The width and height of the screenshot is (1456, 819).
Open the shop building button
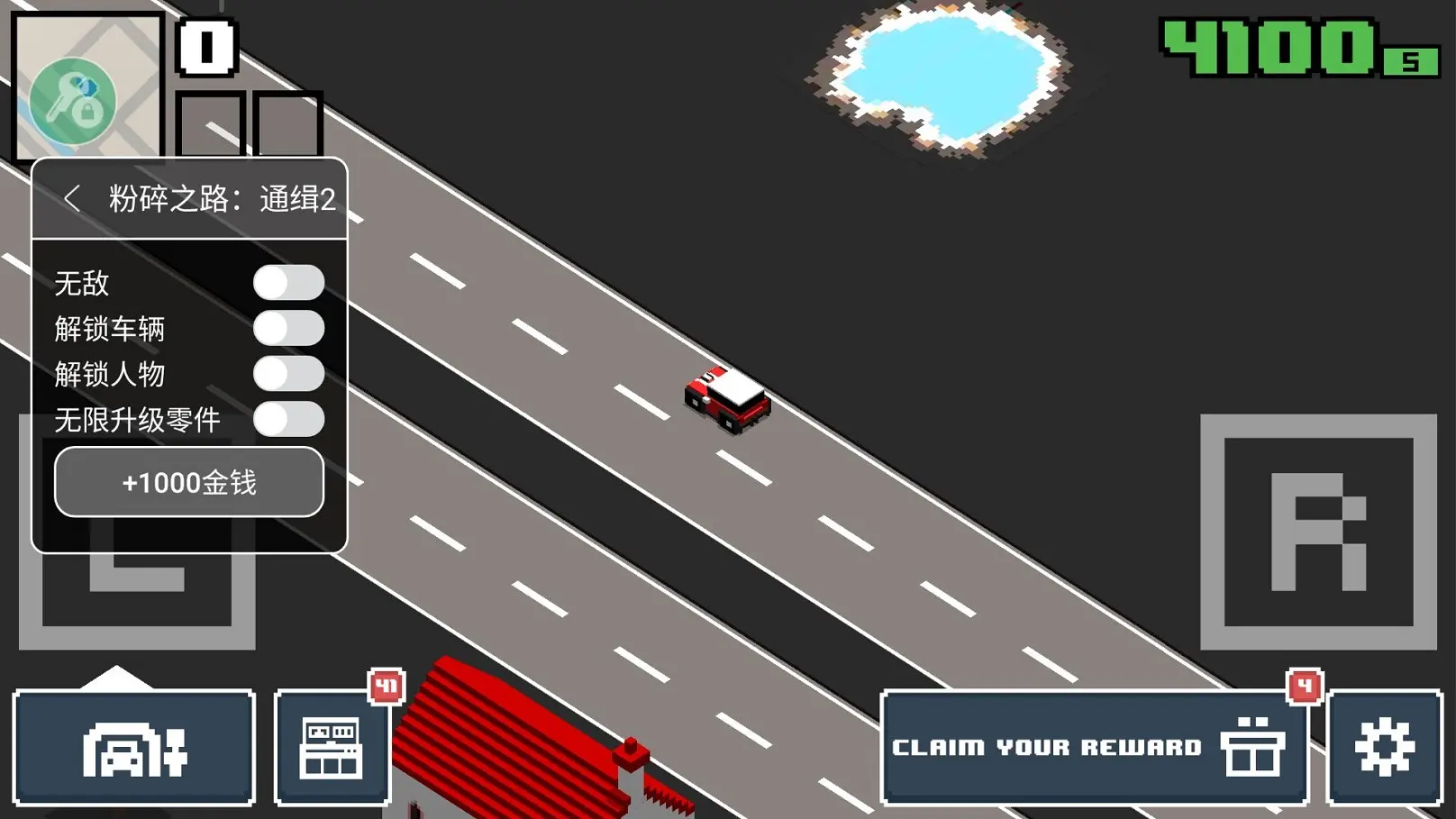click(332, 748)
